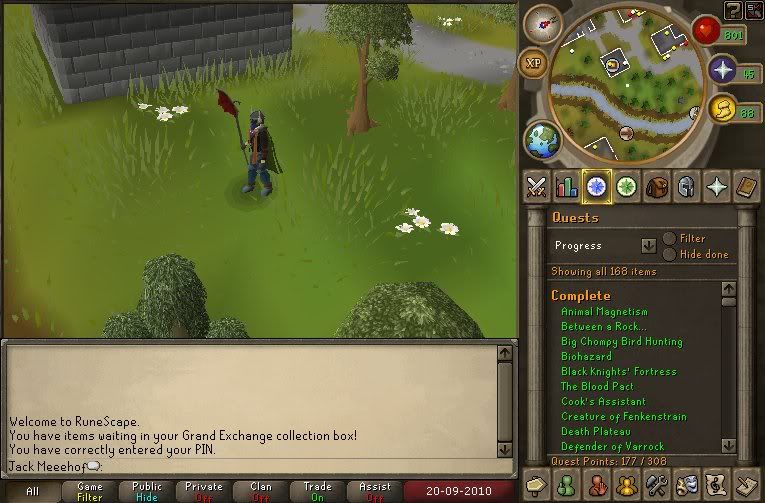The width and height of the screenshot is (765, 503).
Task: Show the Worn Equipment helmet tab
Action: coord(686,185)
